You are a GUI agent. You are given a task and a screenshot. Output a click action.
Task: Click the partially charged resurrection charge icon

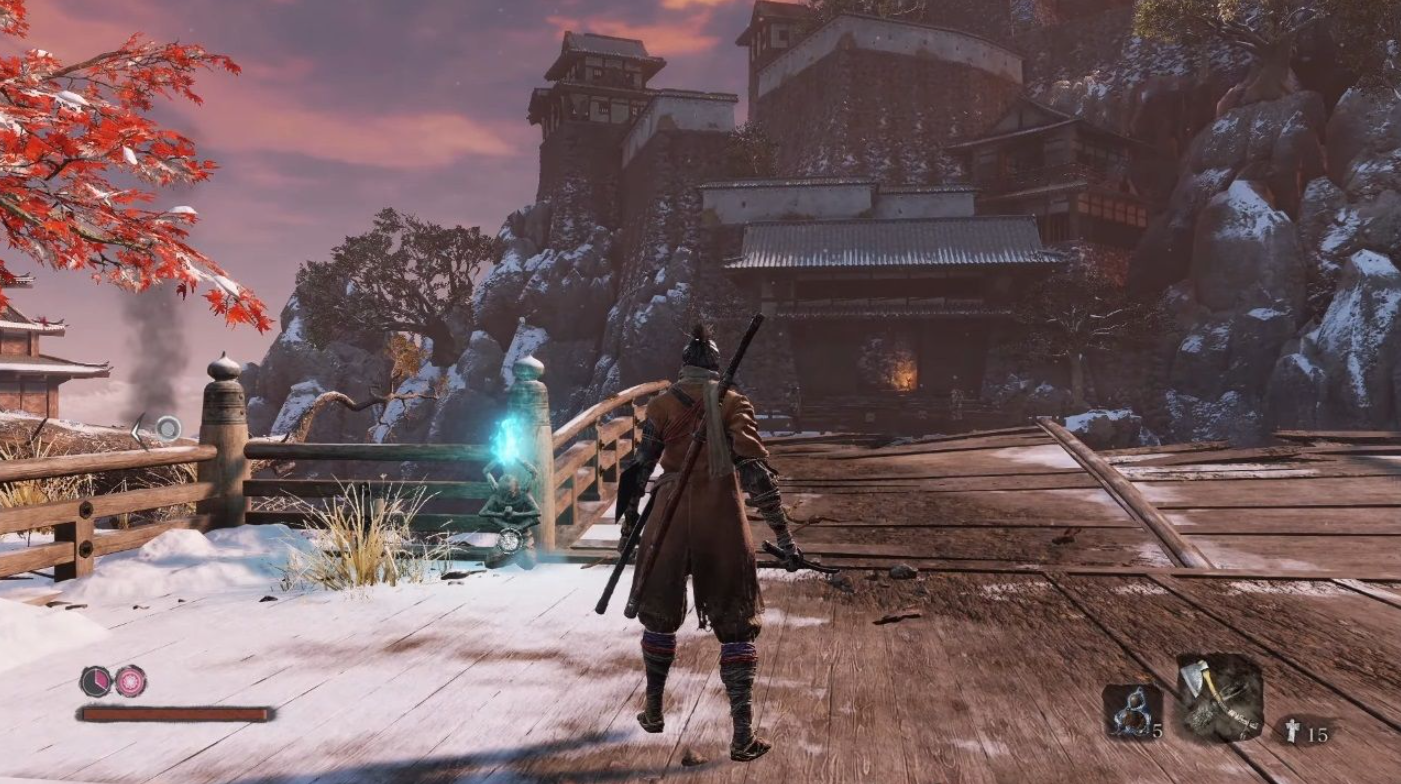pos(96,681)
